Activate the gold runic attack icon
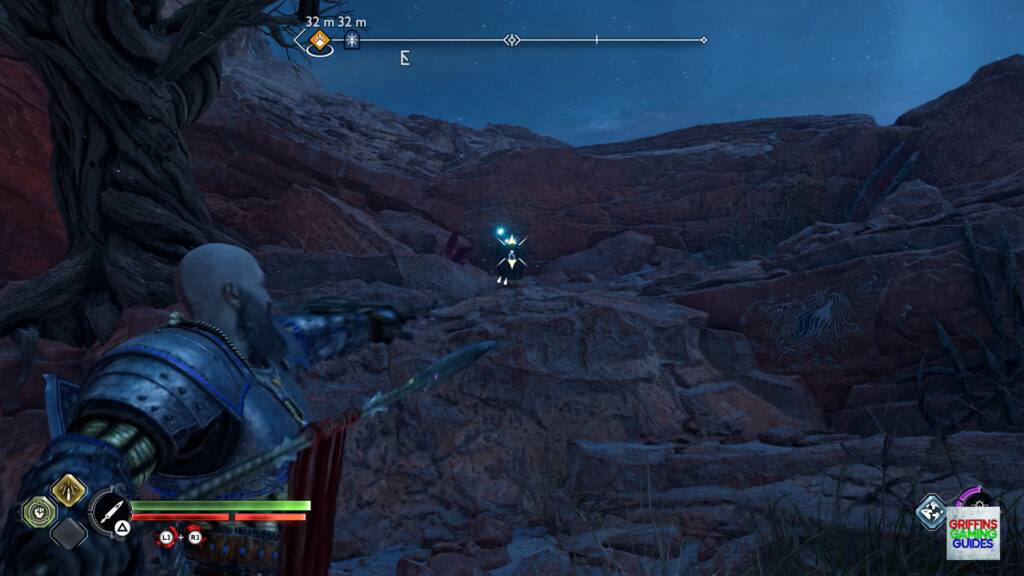This screenshot has height=576, width=1024. [69, 490]
